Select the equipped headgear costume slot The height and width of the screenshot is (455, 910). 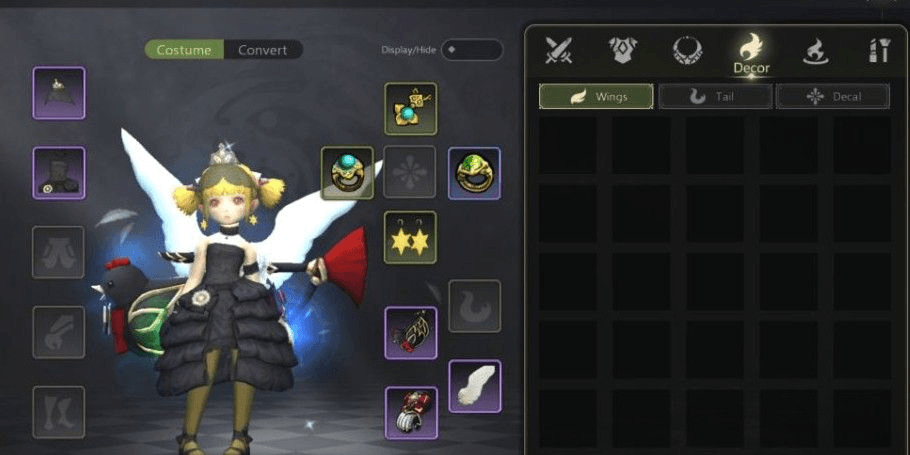59,93
